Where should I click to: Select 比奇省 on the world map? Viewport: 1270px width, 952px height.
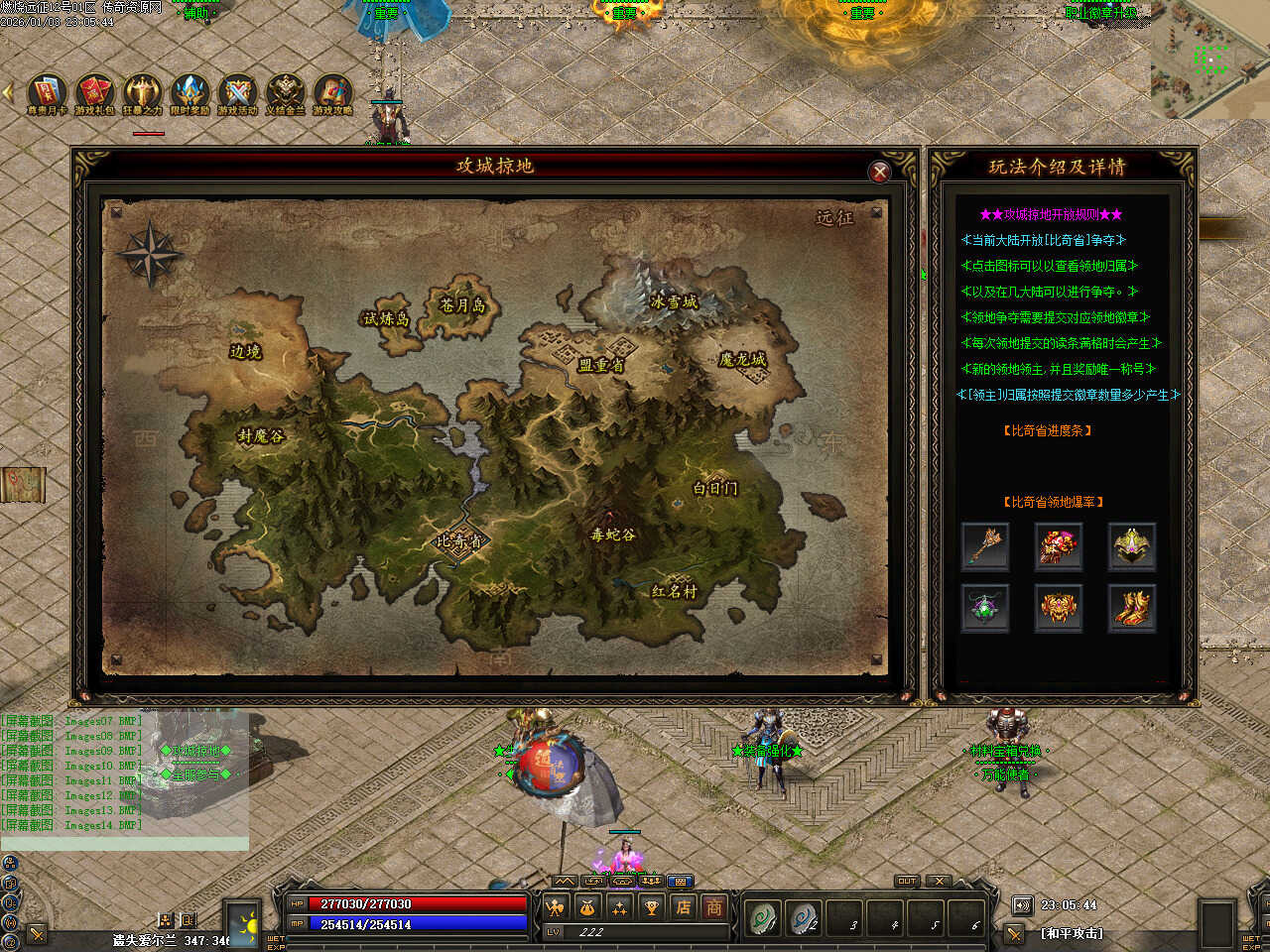(459, 541)
